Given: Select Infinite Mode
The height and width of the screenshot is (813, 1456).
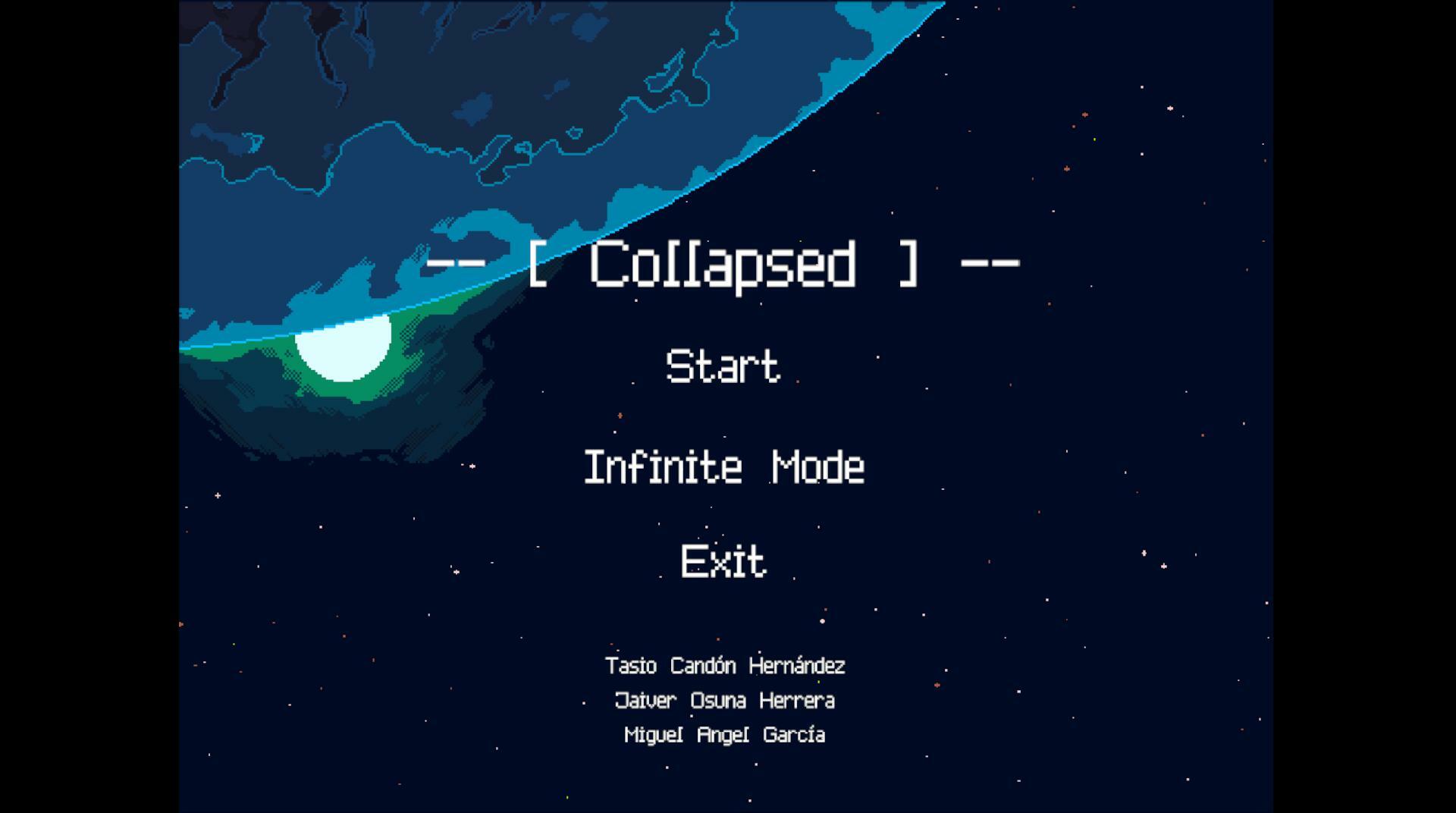Looking at the screenshot, I should pyautogui.click(x=723, y=468).
